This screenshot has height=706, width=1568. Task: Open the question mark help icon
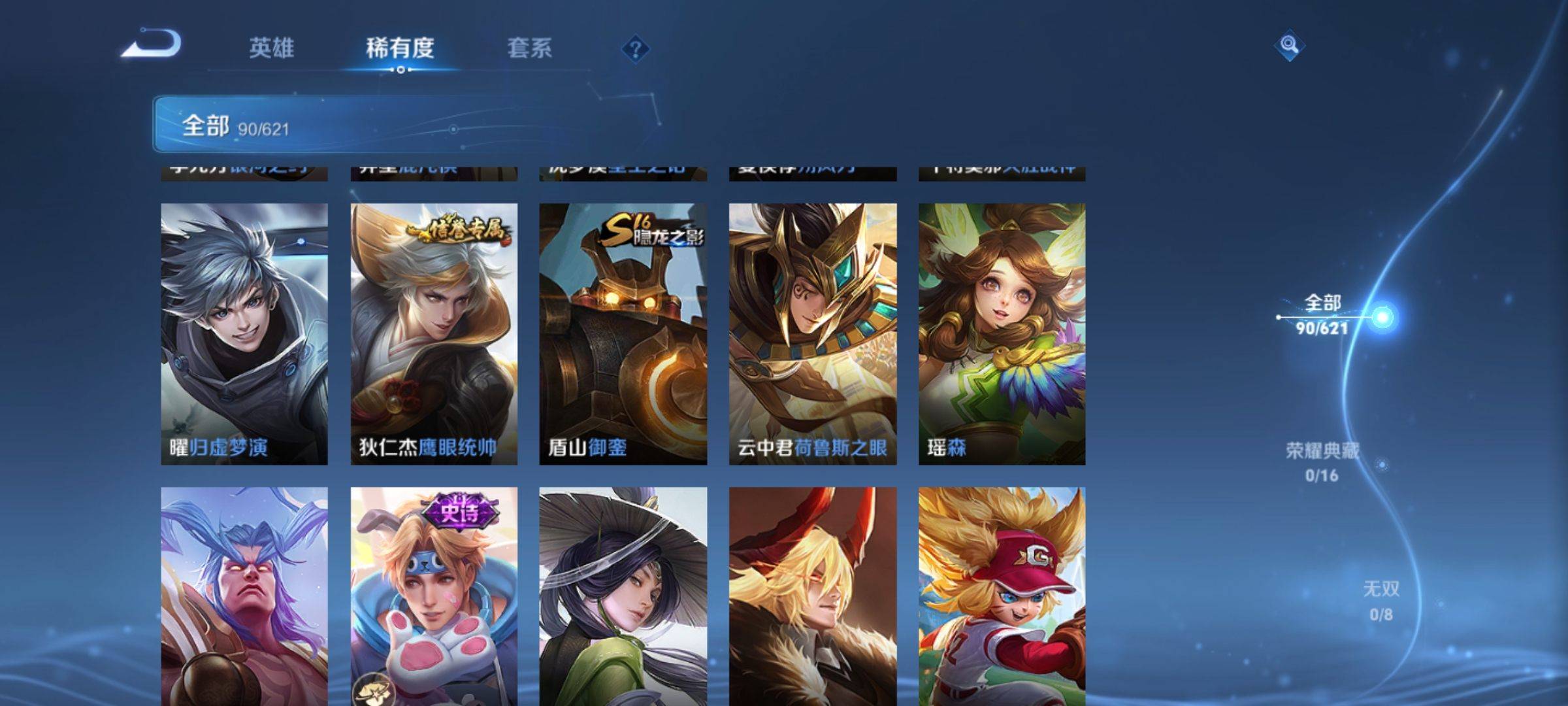tap(635, 49)
